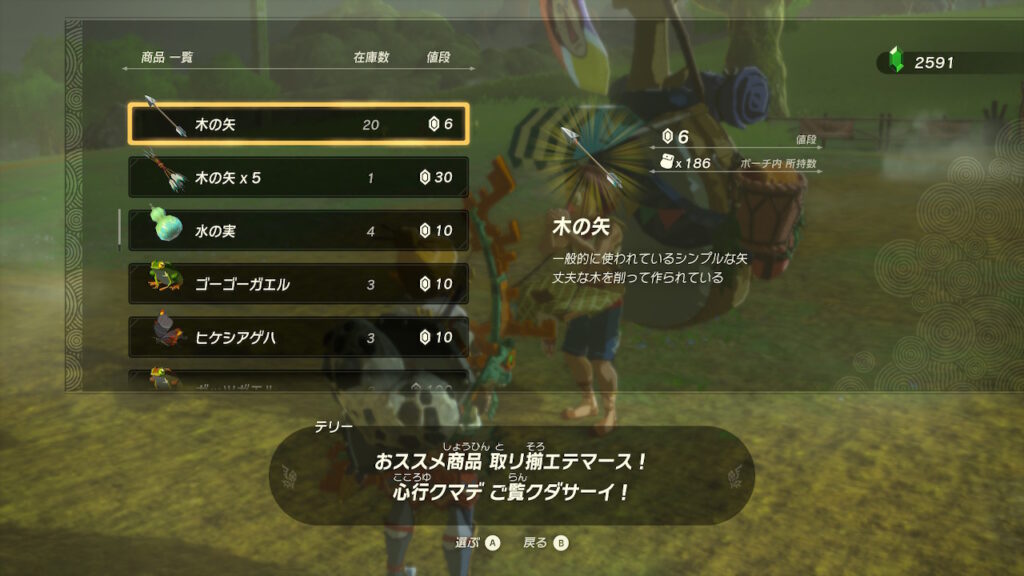Pick the ゴーゴーガエル frog listing
This screenshot has width=1024, height=576.
point(298,284)
